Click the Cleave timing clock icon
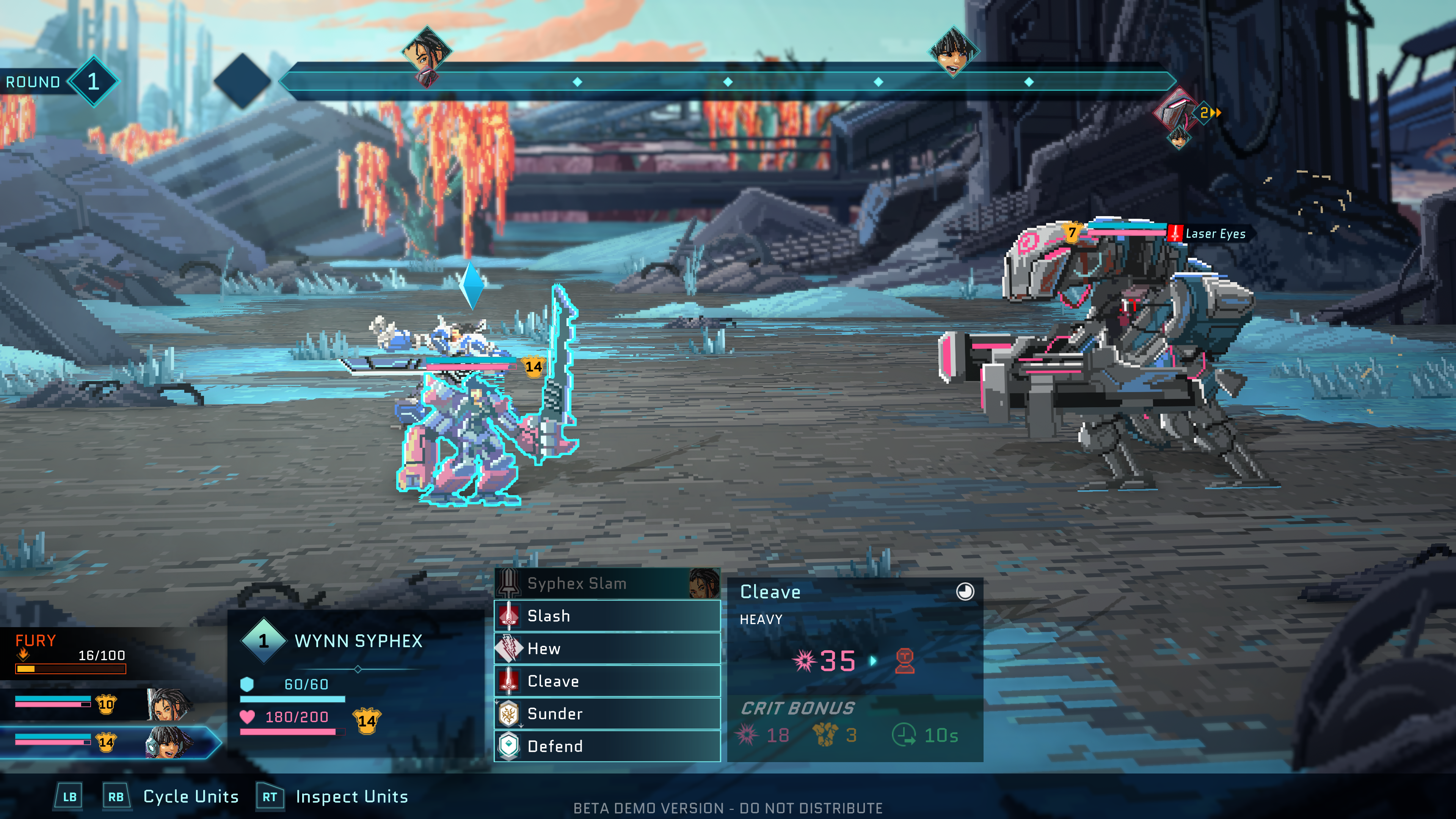1456x819 pixels. point(965,591)
